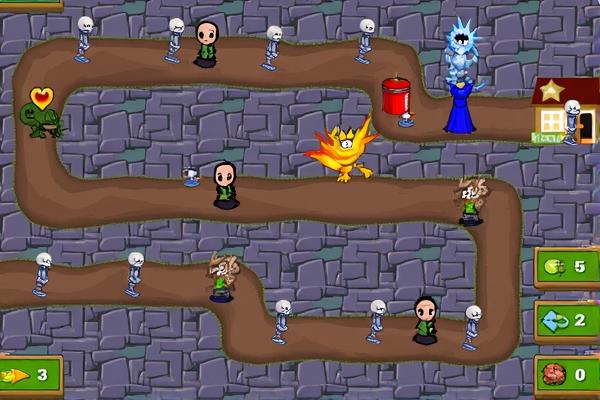Trigger the flaming arrow ability panel
This screenshot has height=400, width=600.
point(28,376)
